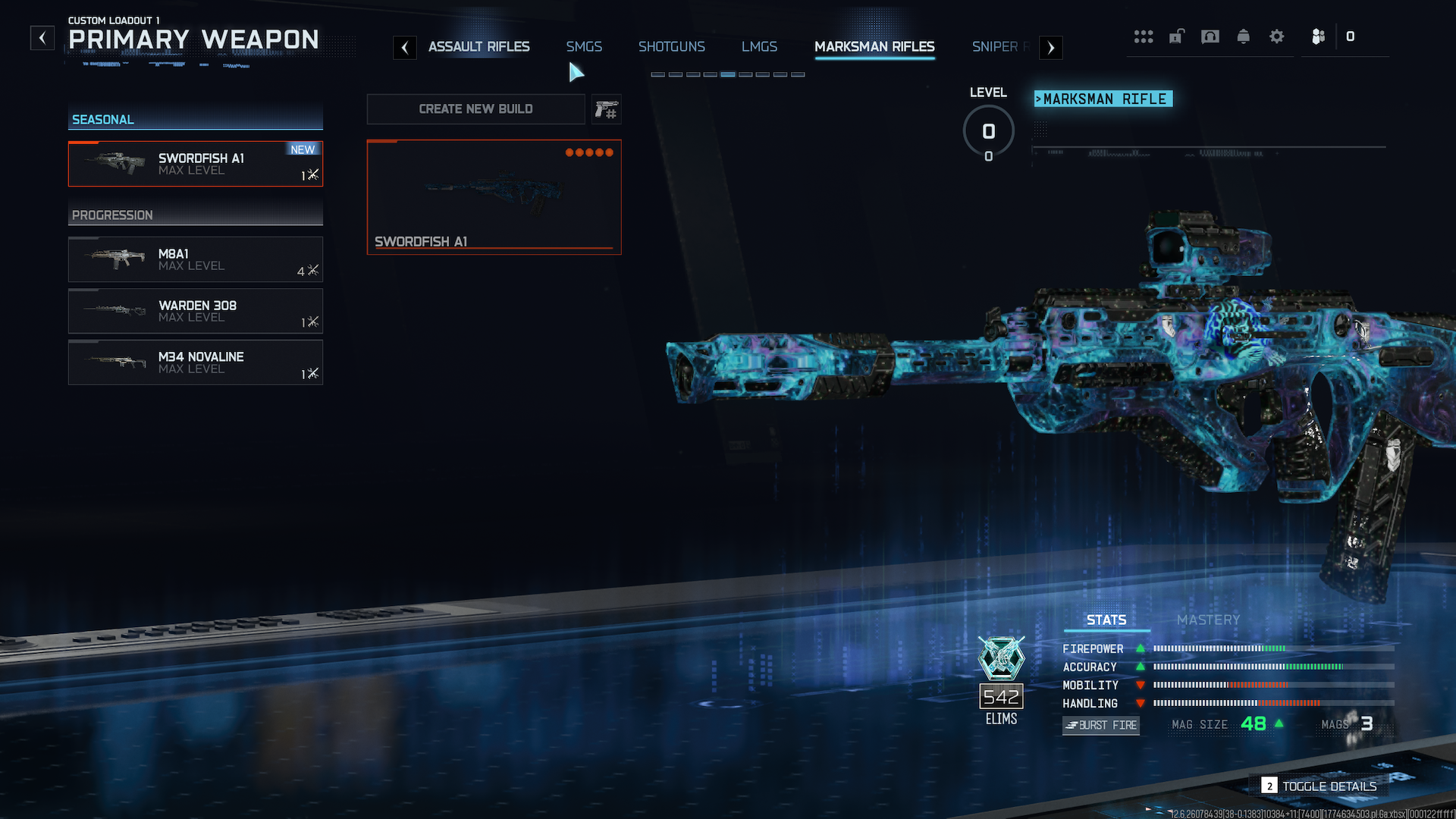1456x819 pixels.
Task: Open the settings gear icon
Action: tap(1276, 36)
